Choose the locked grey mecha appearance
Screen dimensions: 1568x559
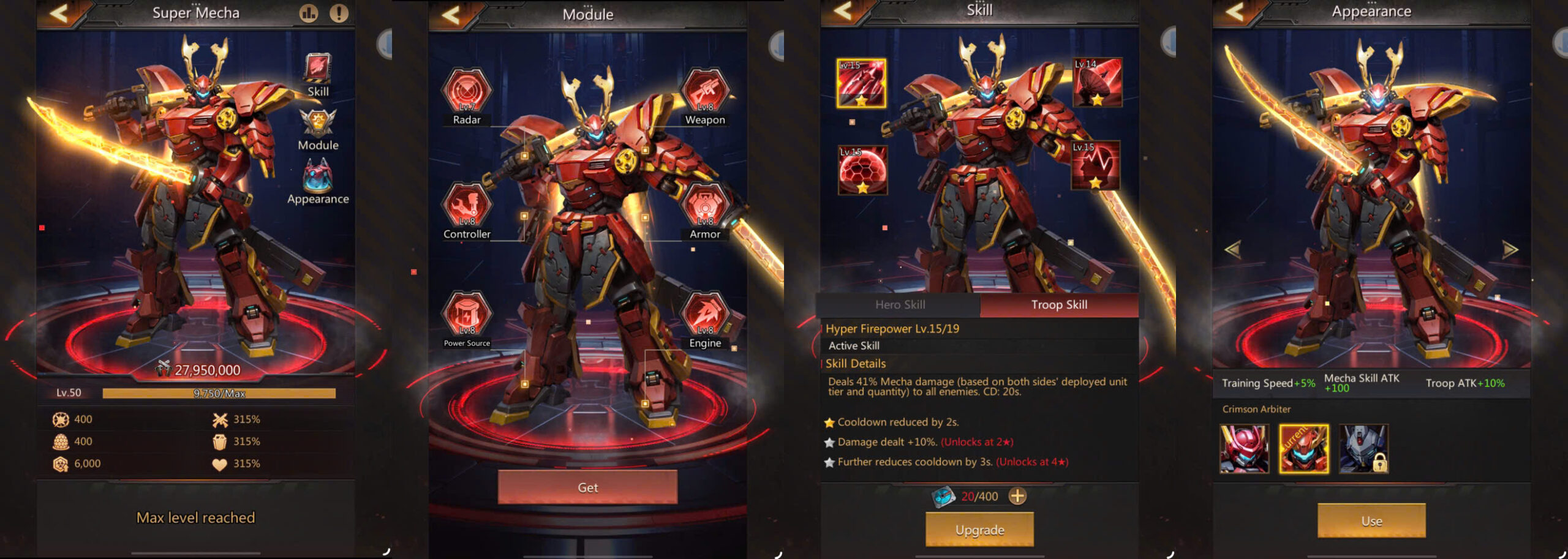[1363, 449]
